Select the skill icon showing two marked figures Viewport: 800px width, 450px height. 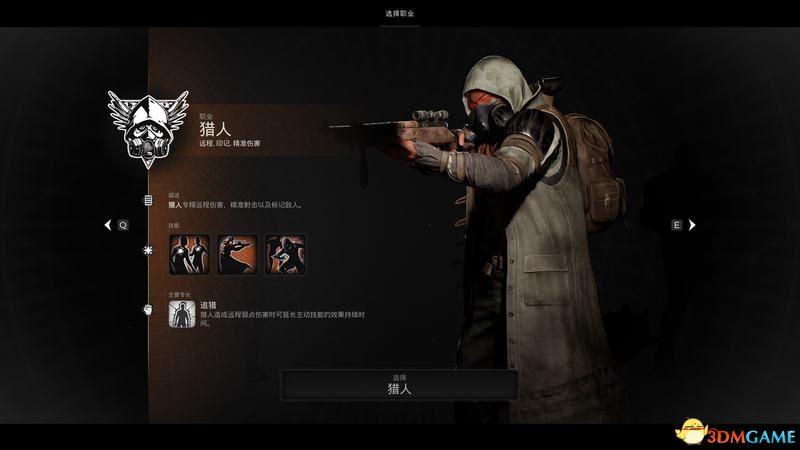click(190, 254)
